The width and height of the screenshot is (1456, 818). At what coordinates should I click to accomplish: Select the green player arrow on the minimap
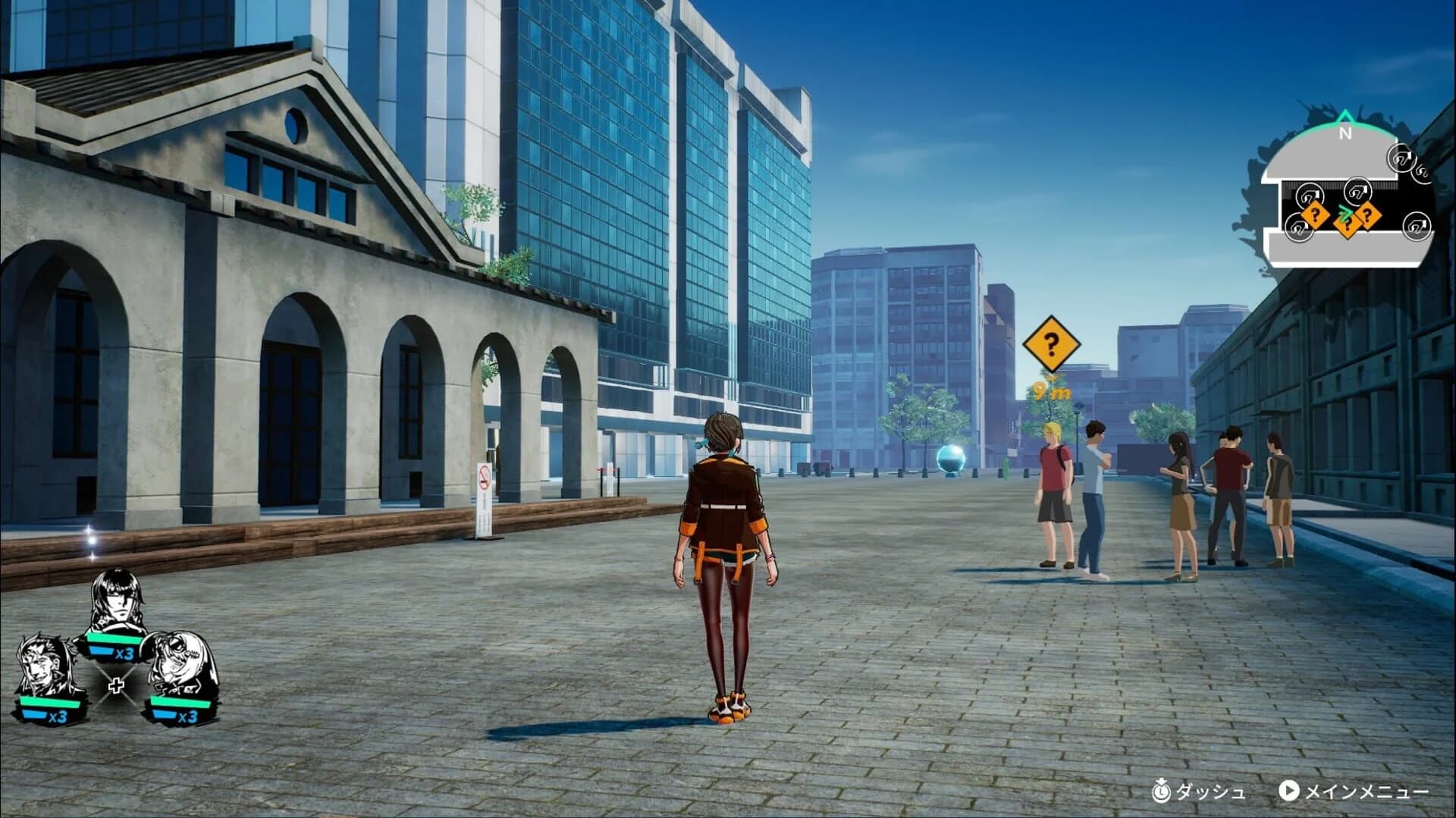[x=1345, y=212]
